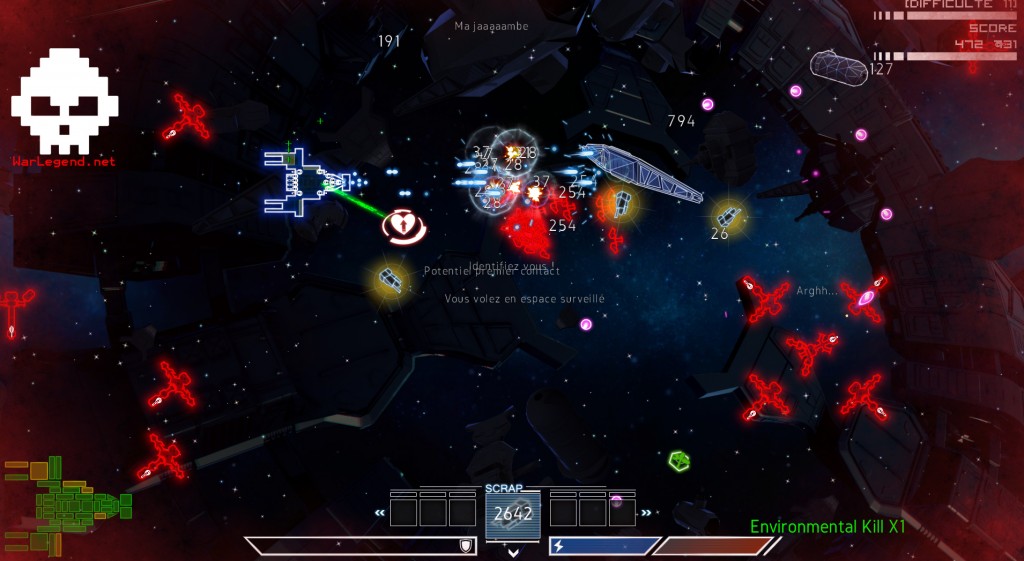The image size is (1024, 561).
Task: Expand the down chevron below the scrap panel
Action: (x=513, y=551)
